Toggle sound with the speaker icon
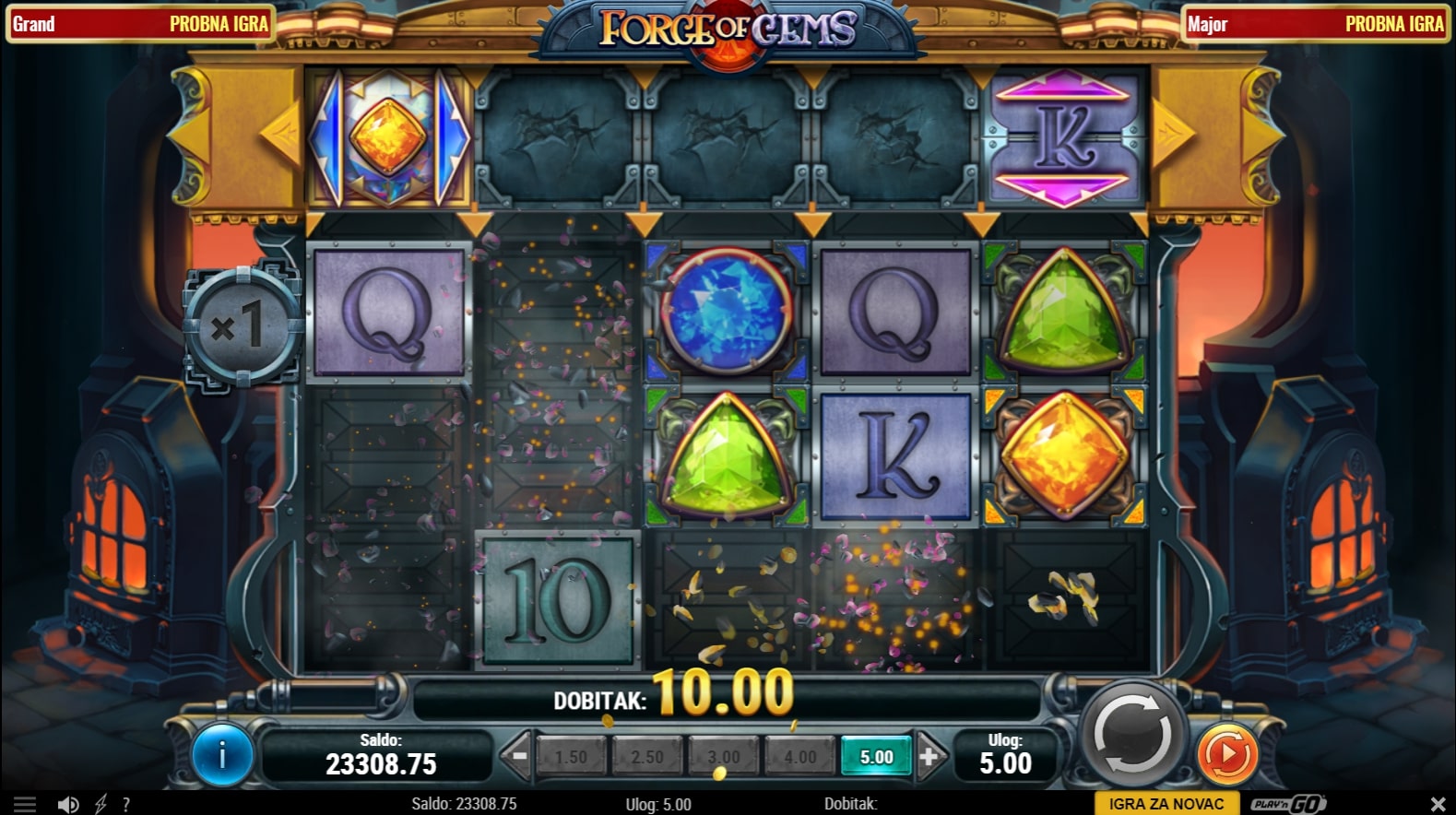Image resolution: width=1456 pixels, height=815 pixels. pyautogui.click(x=68, y=805)
